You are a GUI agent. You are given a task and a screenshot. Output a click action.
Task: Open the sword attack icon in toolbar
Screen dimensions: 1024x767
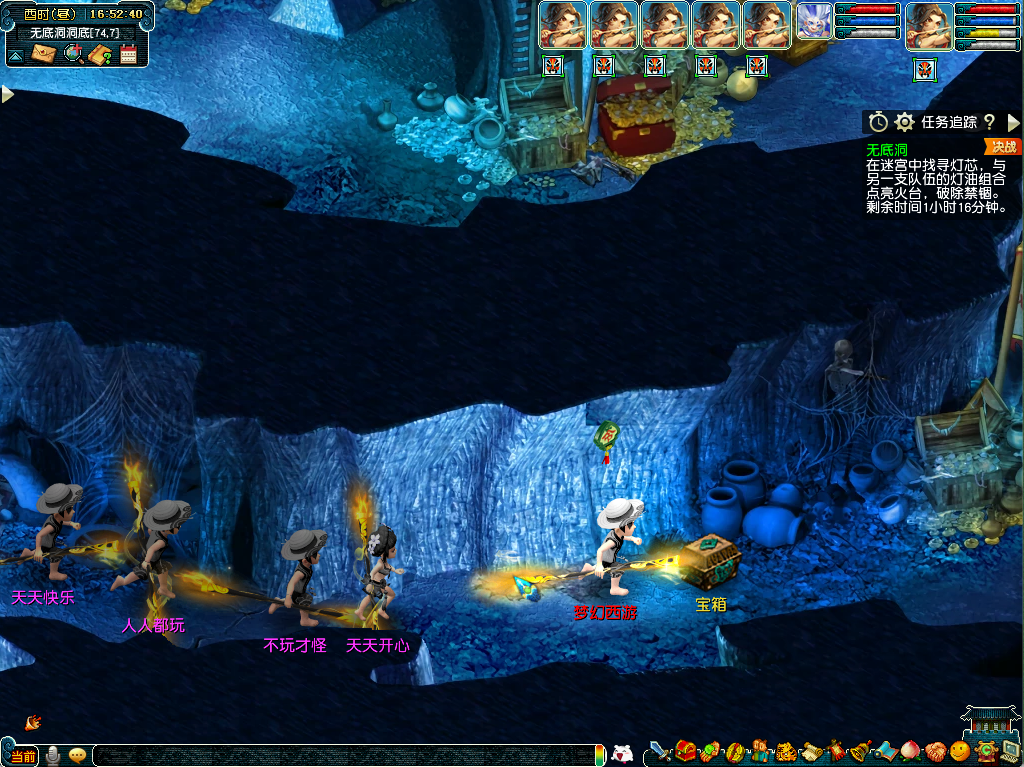[x=660, y=750]
